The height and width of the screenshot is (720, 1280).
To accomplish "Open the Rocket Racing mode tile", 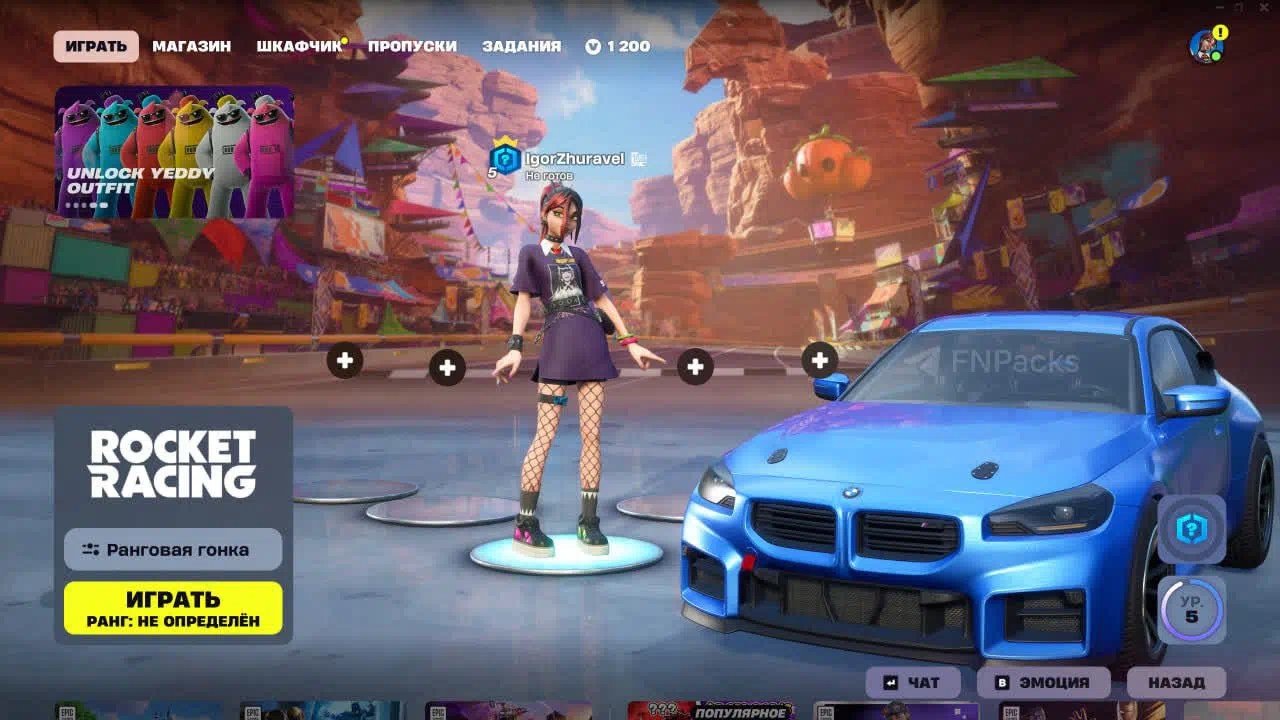I will pos(173,464).
